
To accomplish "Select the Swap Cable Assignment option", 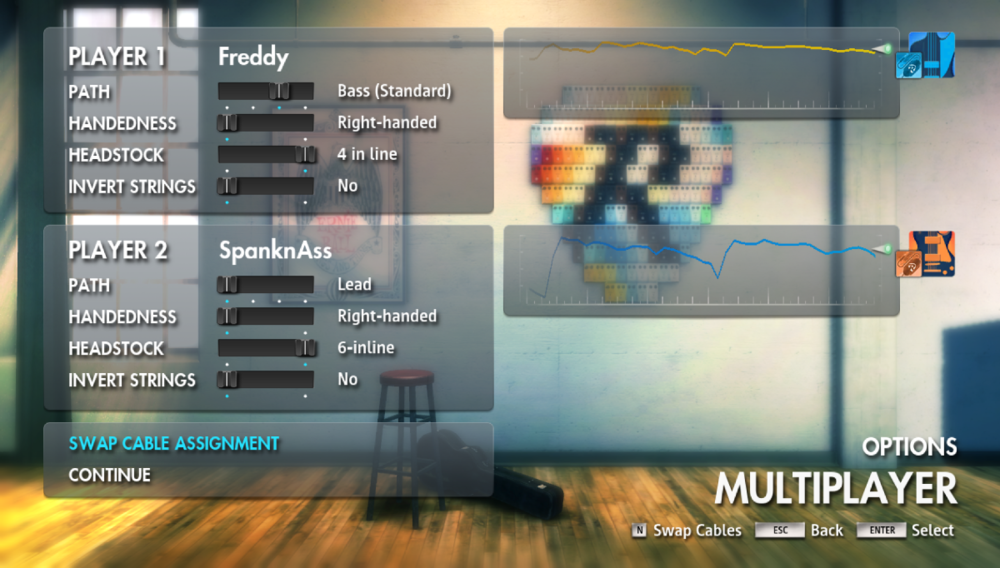I will tap(173, 443).
